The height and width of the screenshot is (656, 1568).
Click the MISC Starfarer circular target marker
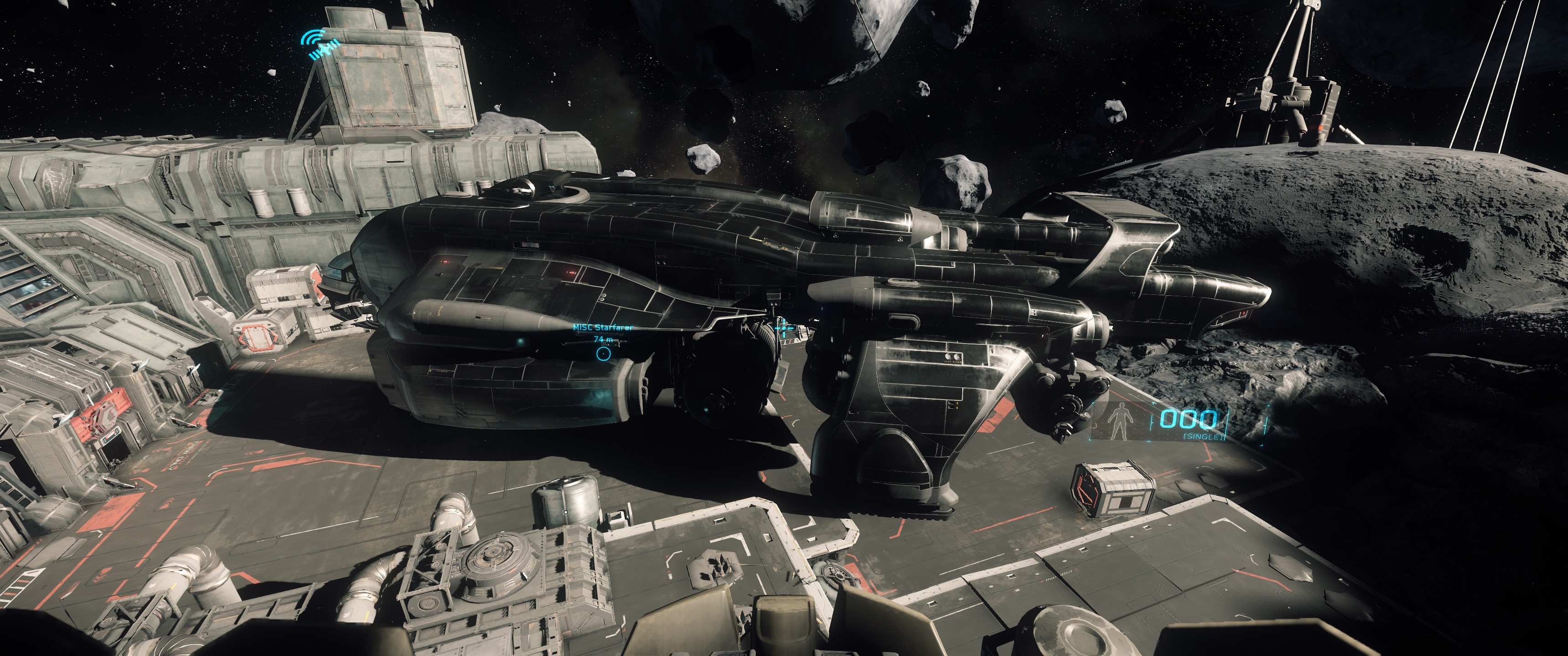[x=603, y=354]
